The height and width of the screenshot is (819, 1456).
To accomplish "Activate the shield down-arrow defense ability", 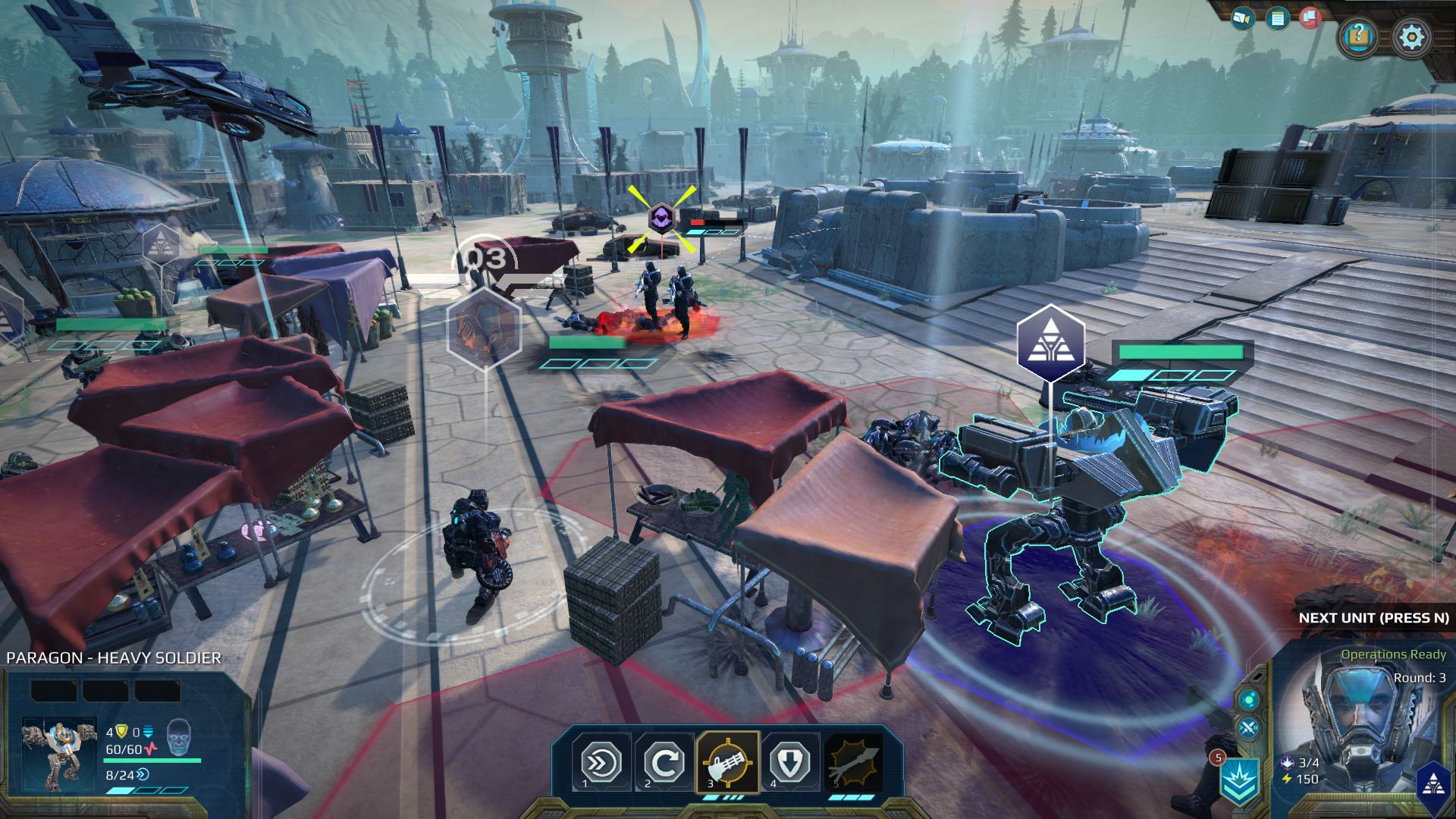I will (789, 761).
